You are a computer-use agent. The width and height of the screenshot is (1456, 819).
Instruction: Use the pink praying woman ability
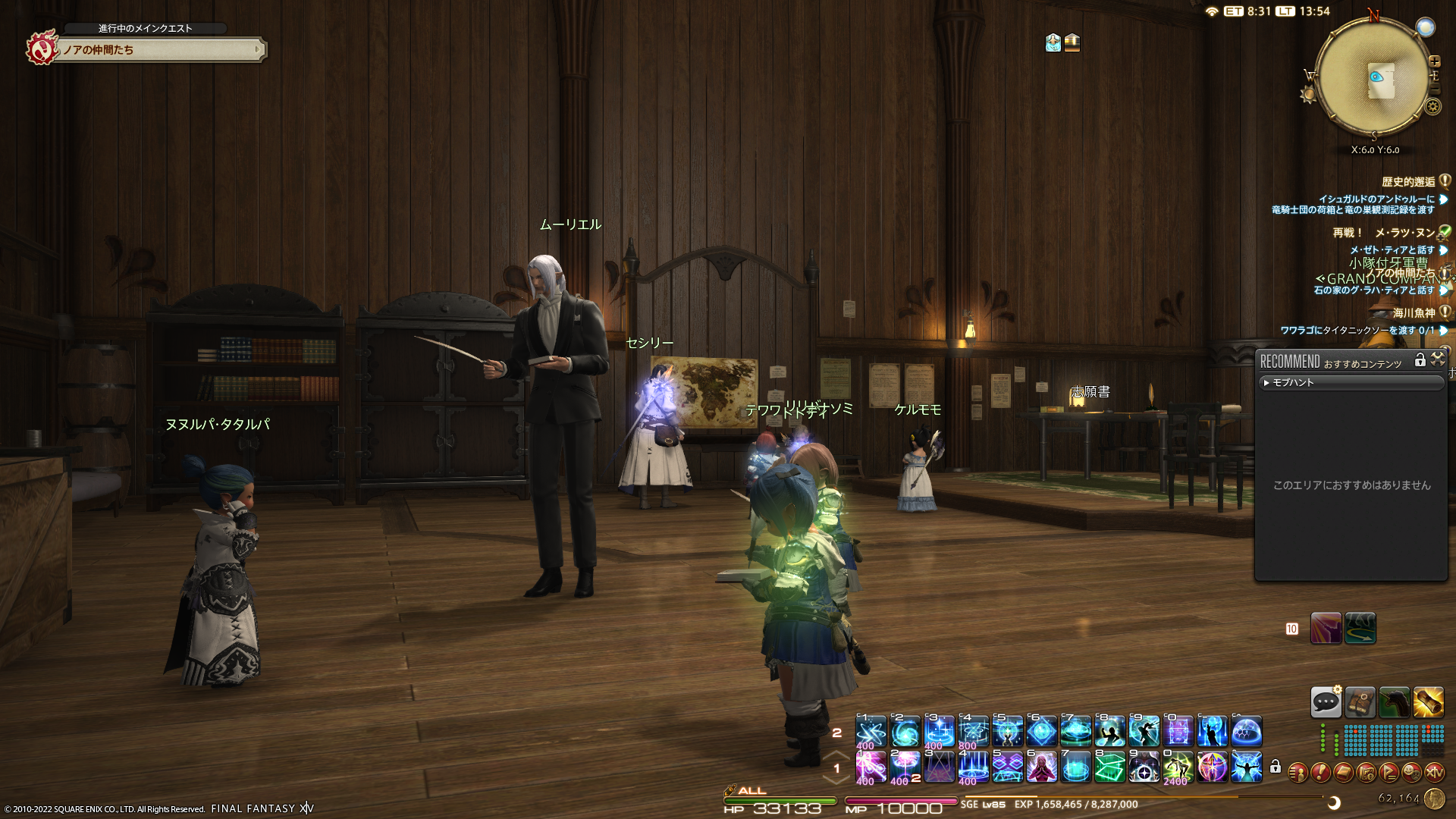tap(1042, 767)
